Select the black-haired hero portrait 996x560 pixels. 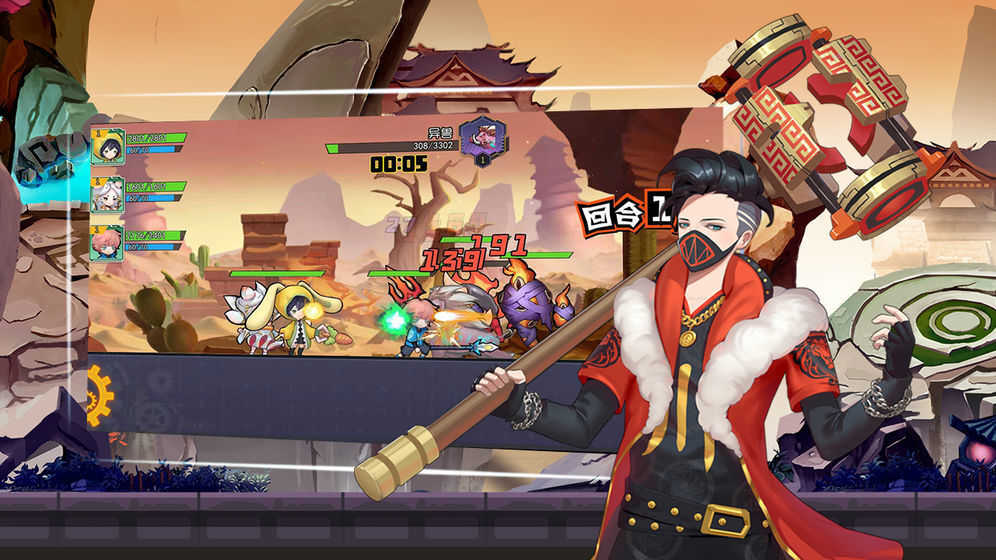coord(107,147)
